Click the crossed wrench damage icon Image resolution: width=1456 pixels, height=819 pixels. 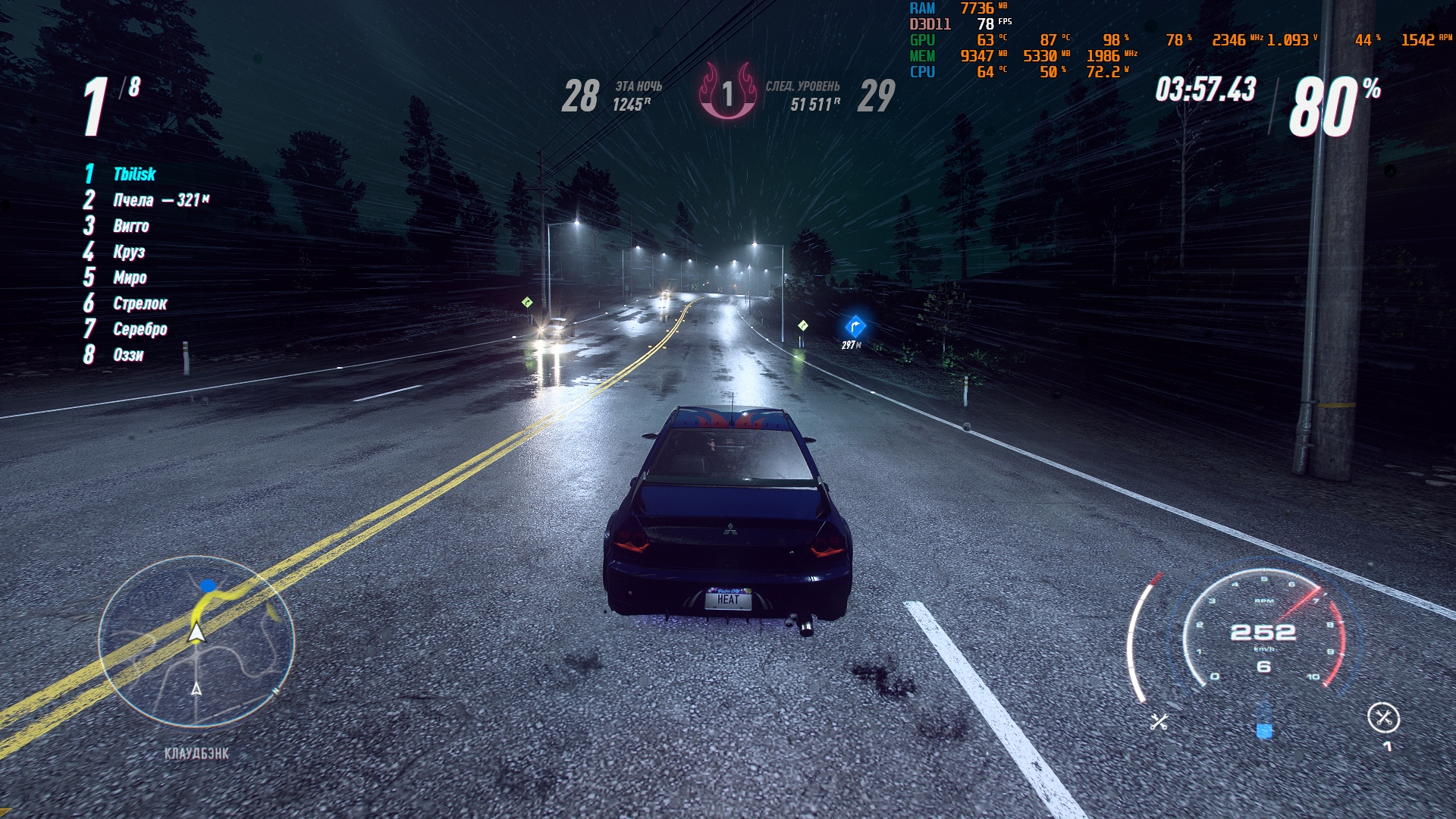[1159, 722]
